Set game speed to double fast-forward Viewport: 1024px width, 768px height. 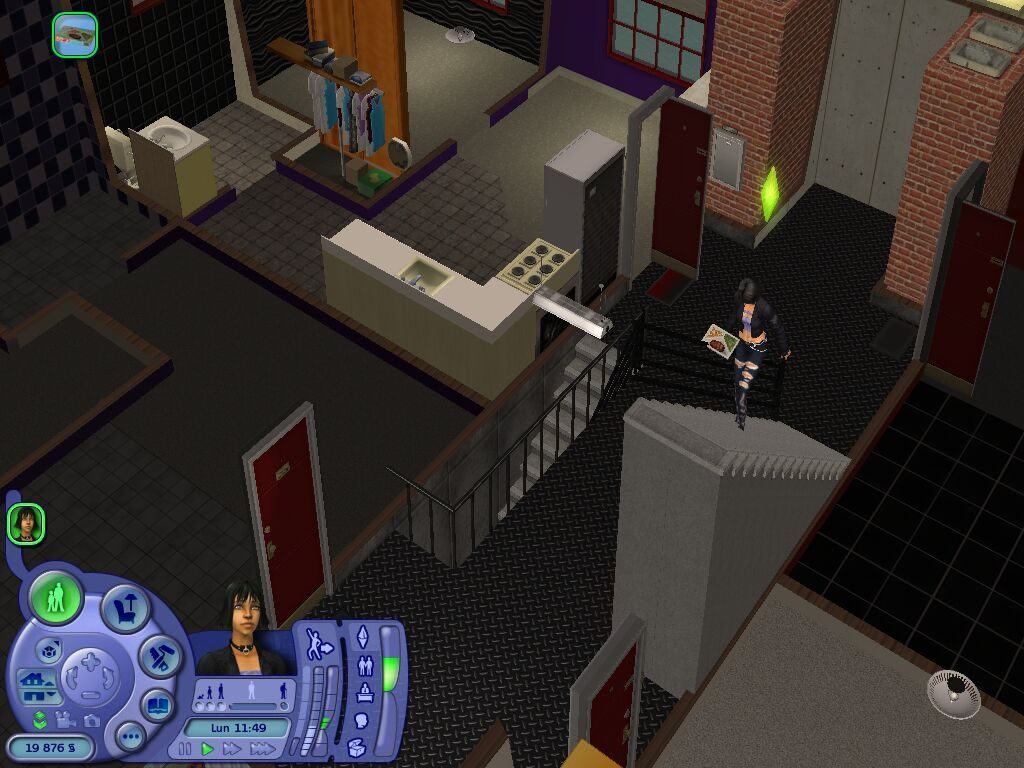(233, 748)
